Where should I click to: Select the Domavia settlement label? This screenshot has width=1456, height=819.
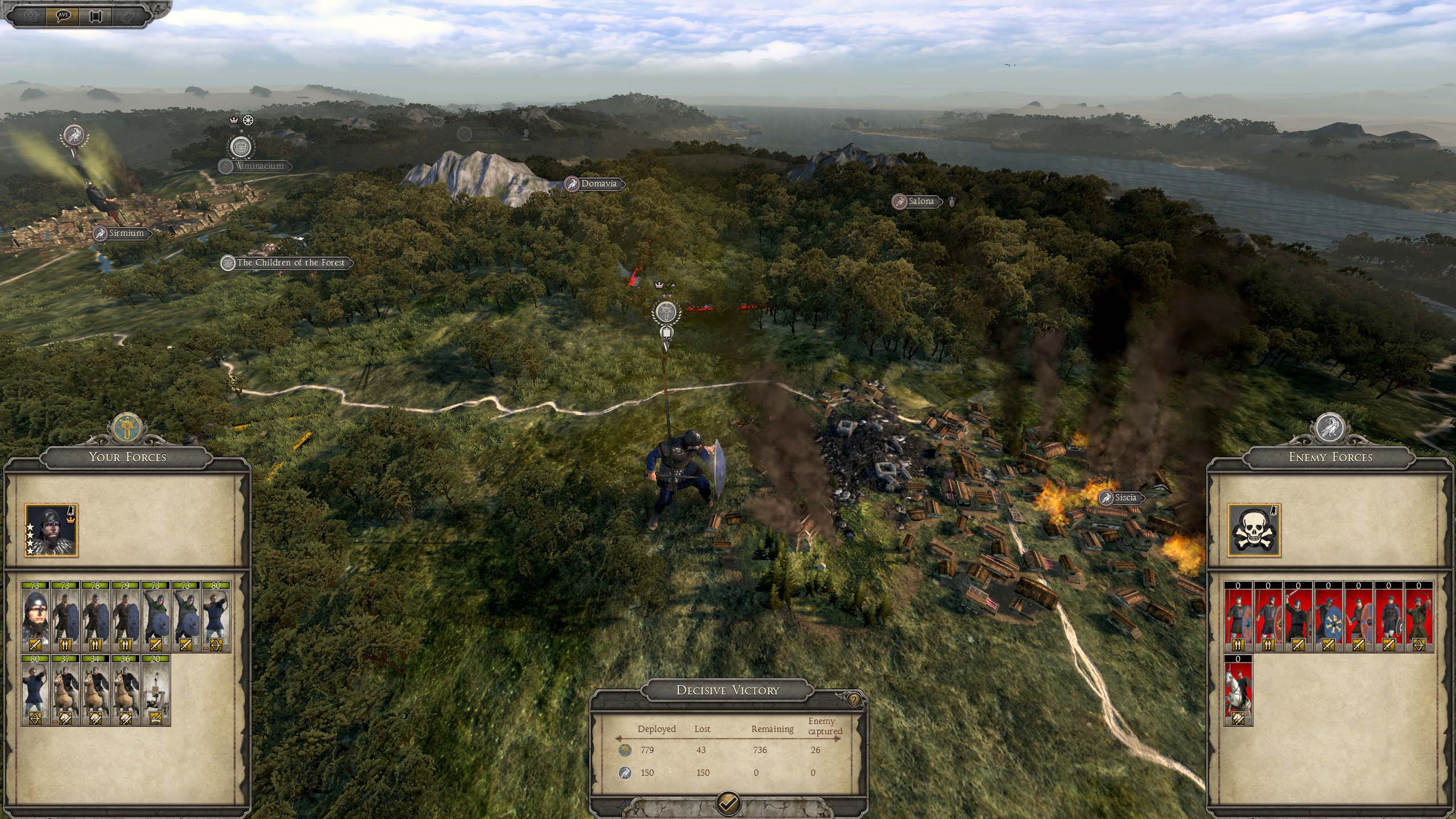click(598, 184)
